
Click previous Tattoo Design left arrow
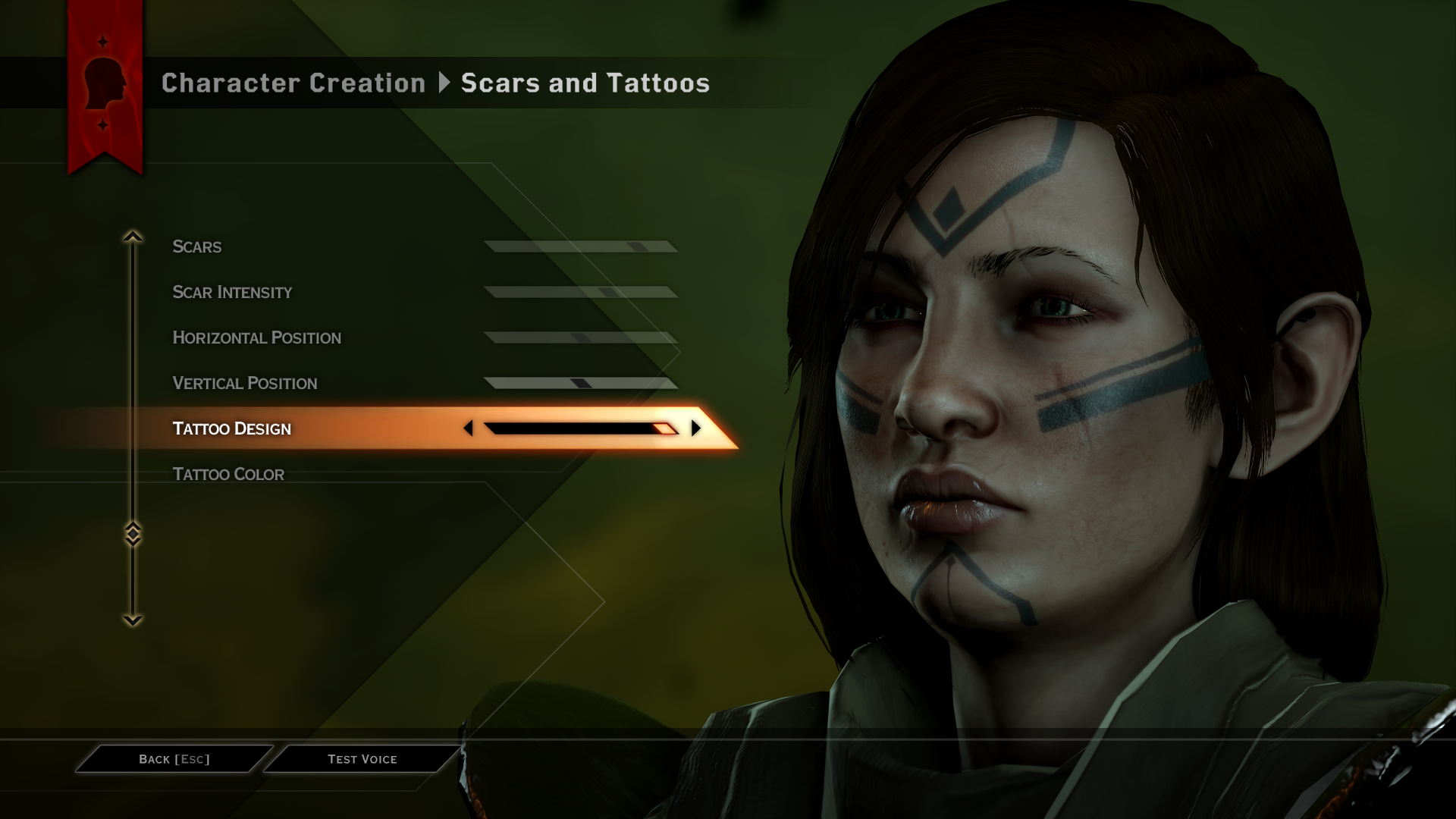click(468, 428)
